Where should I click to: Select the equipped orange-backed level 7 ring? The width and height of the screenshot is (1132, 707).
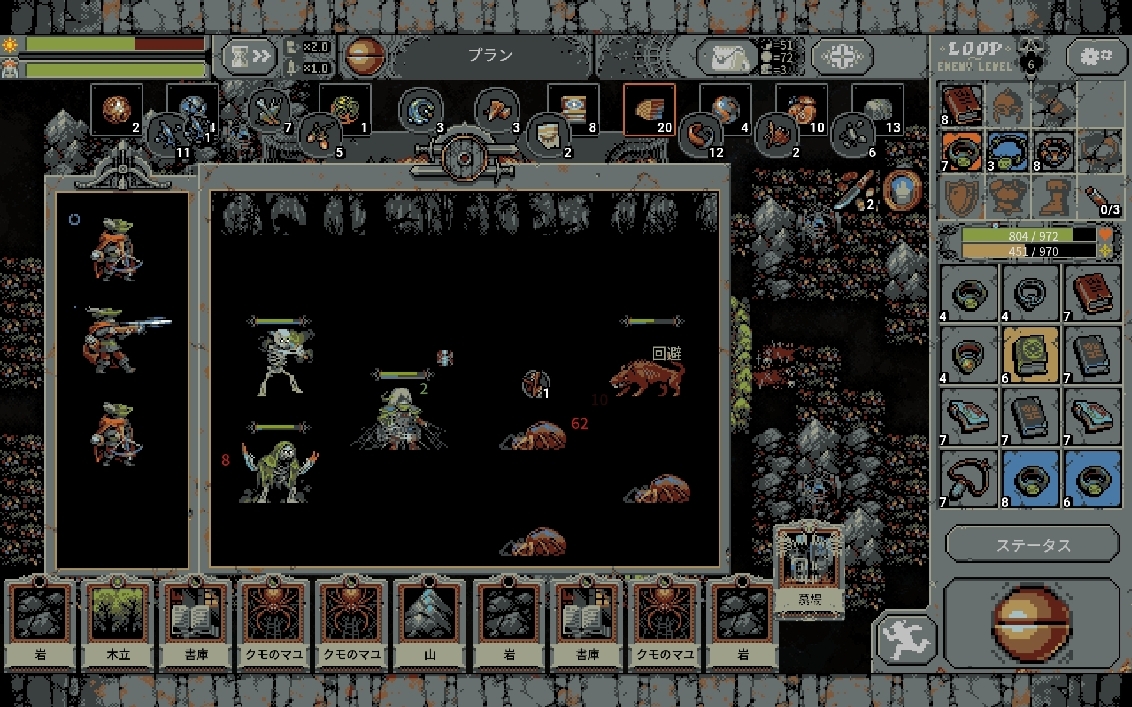[962, 150]
